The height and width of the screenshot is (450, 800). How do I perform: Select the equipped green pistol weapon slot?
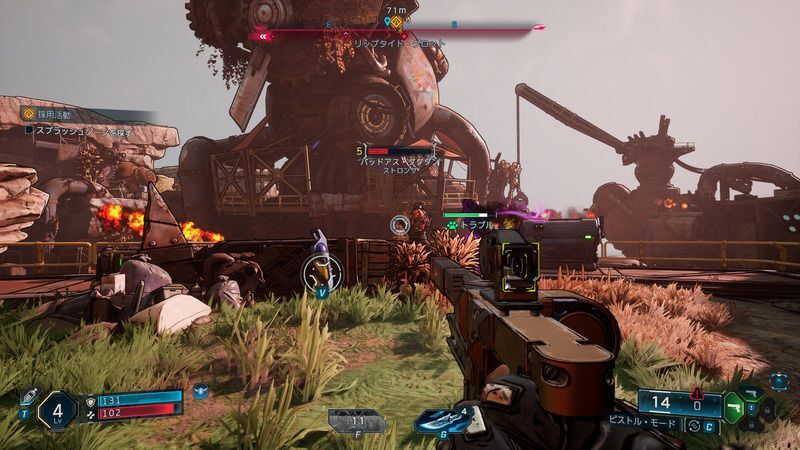point(733,406)
